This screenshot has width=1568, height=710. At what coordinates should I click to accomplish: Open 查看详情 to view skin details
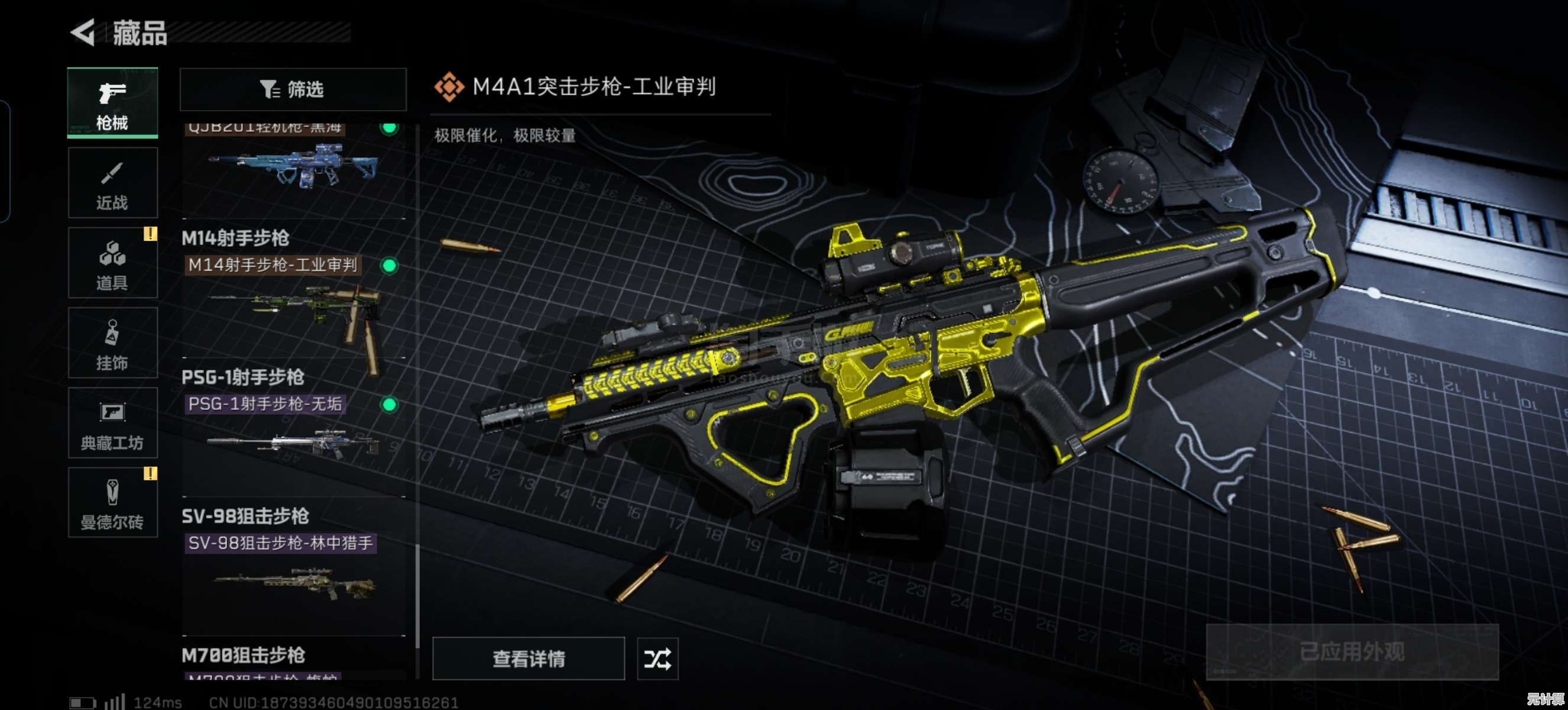[528, 659]
